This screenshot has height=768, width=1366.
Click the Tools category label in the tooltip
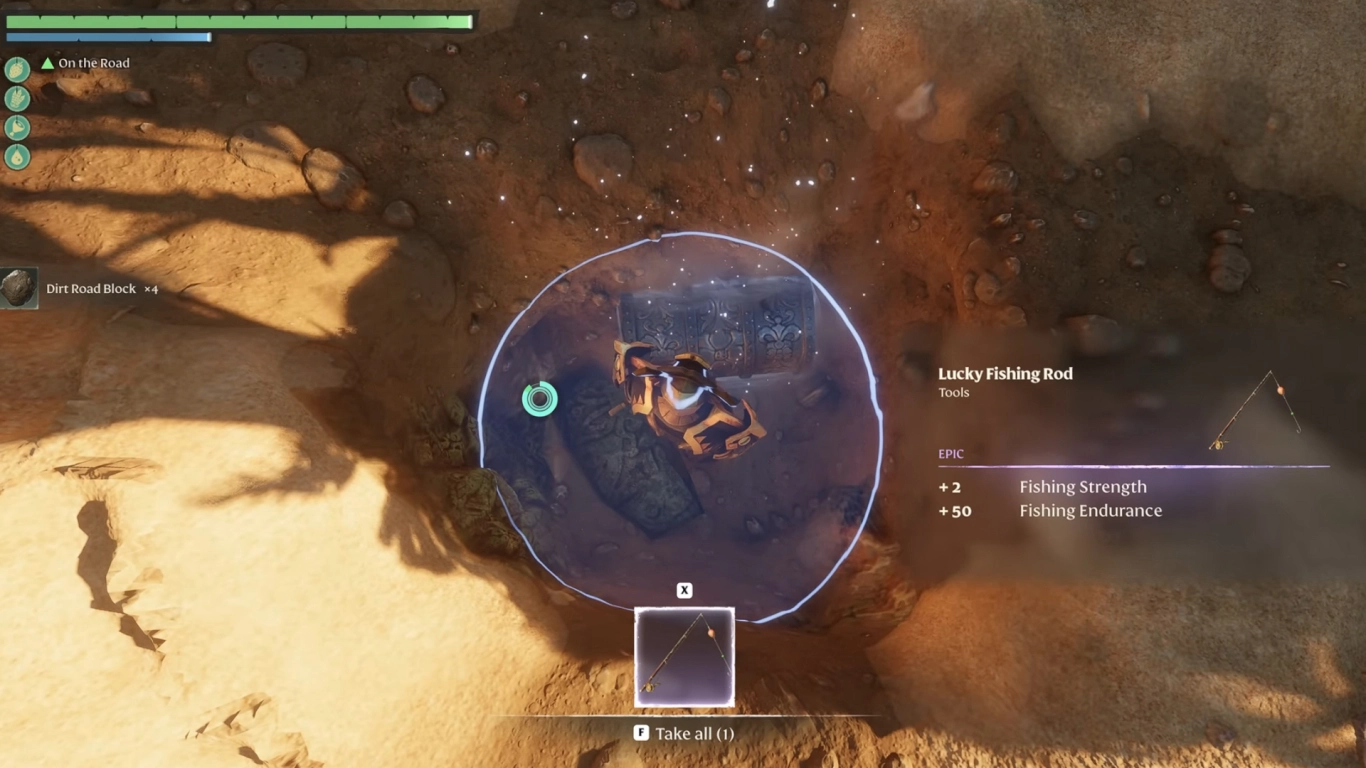[x=953, y=392]
